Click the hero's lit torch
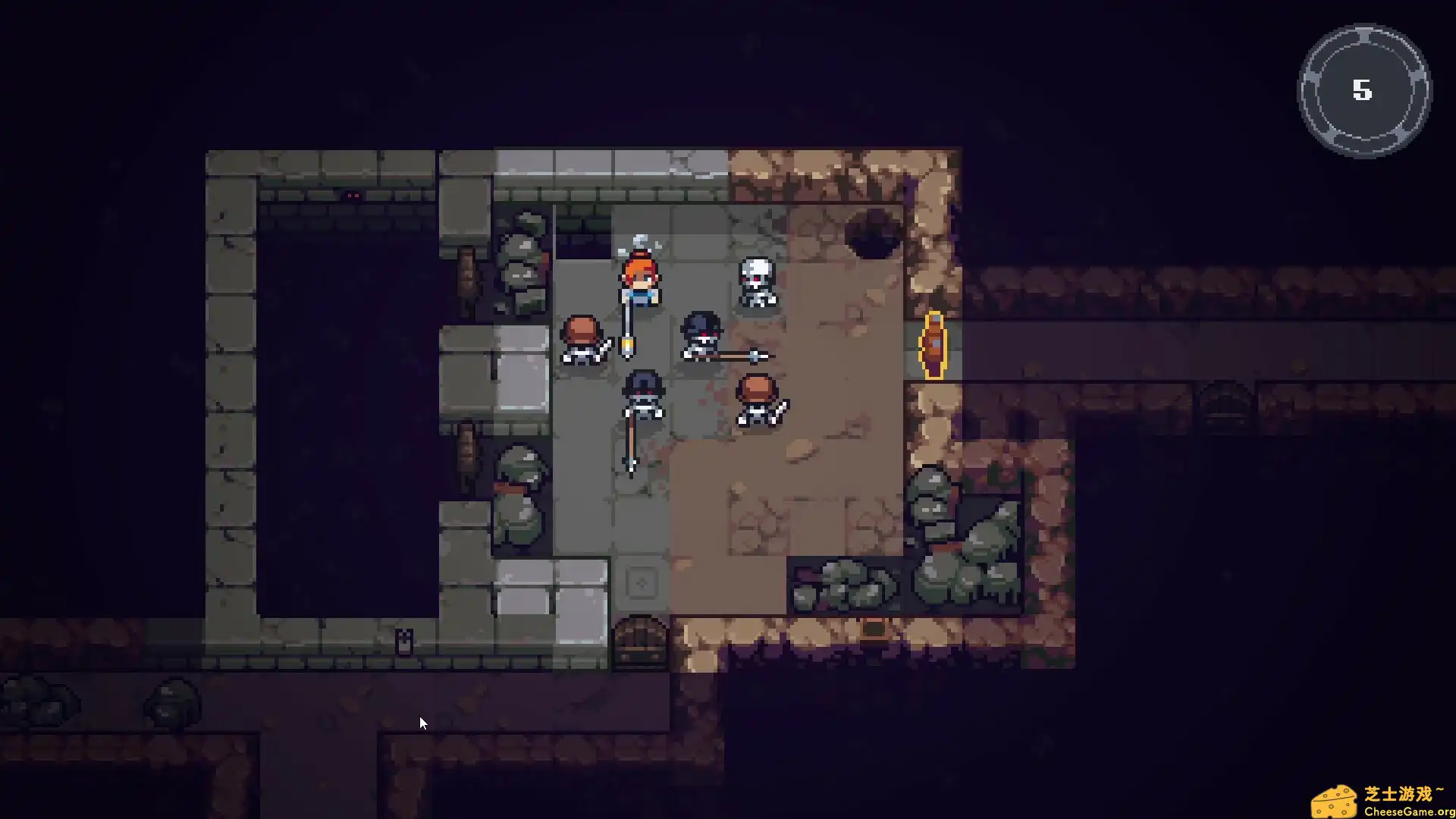 coord(627,347)
